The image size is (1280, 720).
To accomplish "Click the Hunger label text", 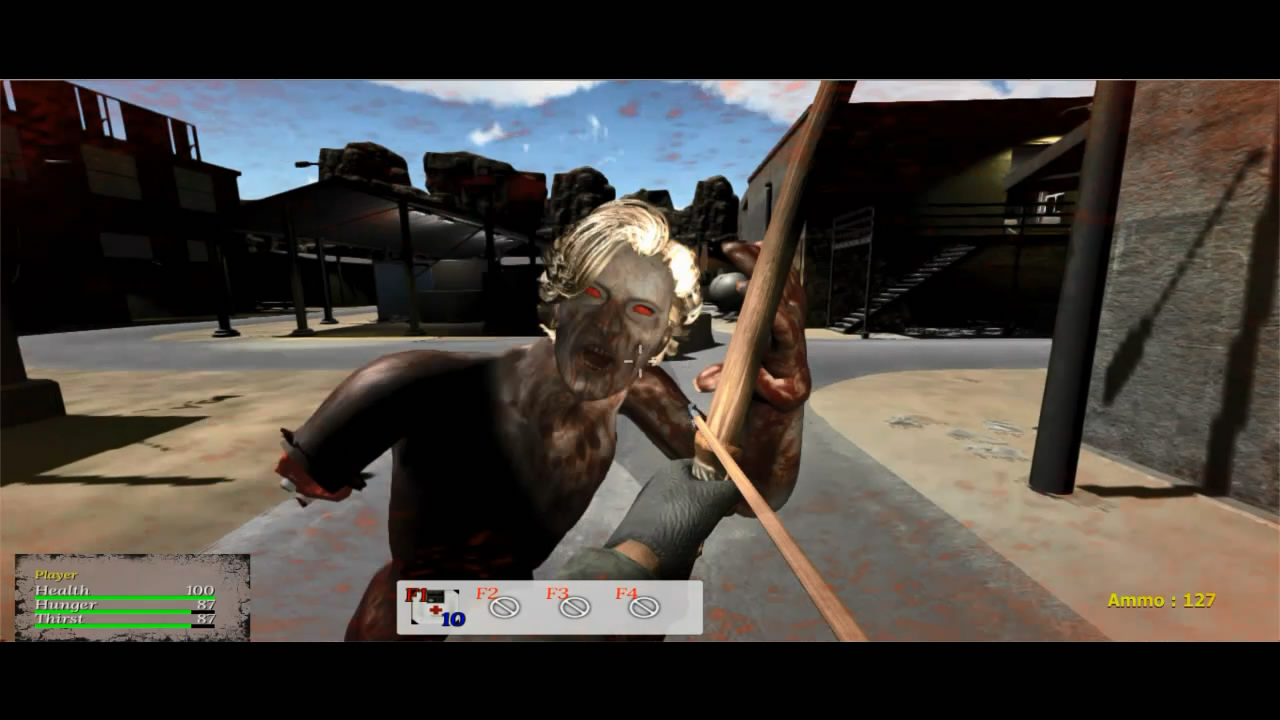I will 65,604.
